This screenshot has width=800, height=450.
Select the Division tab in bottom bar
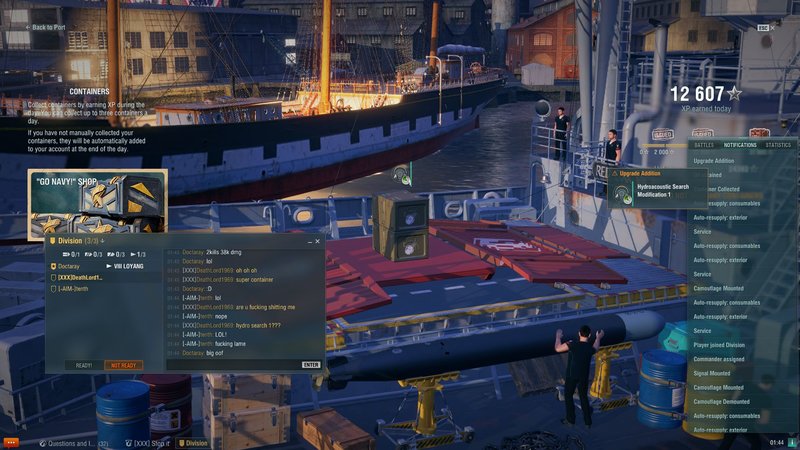point(192,442)
